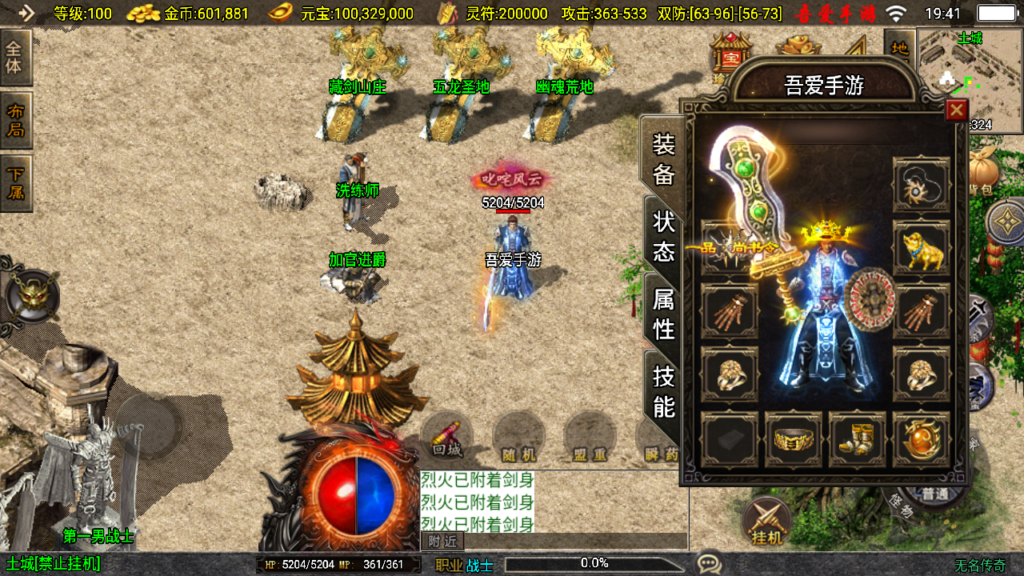Close the character equipment panel
1024x576 pixels.
click(x=957, y=110)
